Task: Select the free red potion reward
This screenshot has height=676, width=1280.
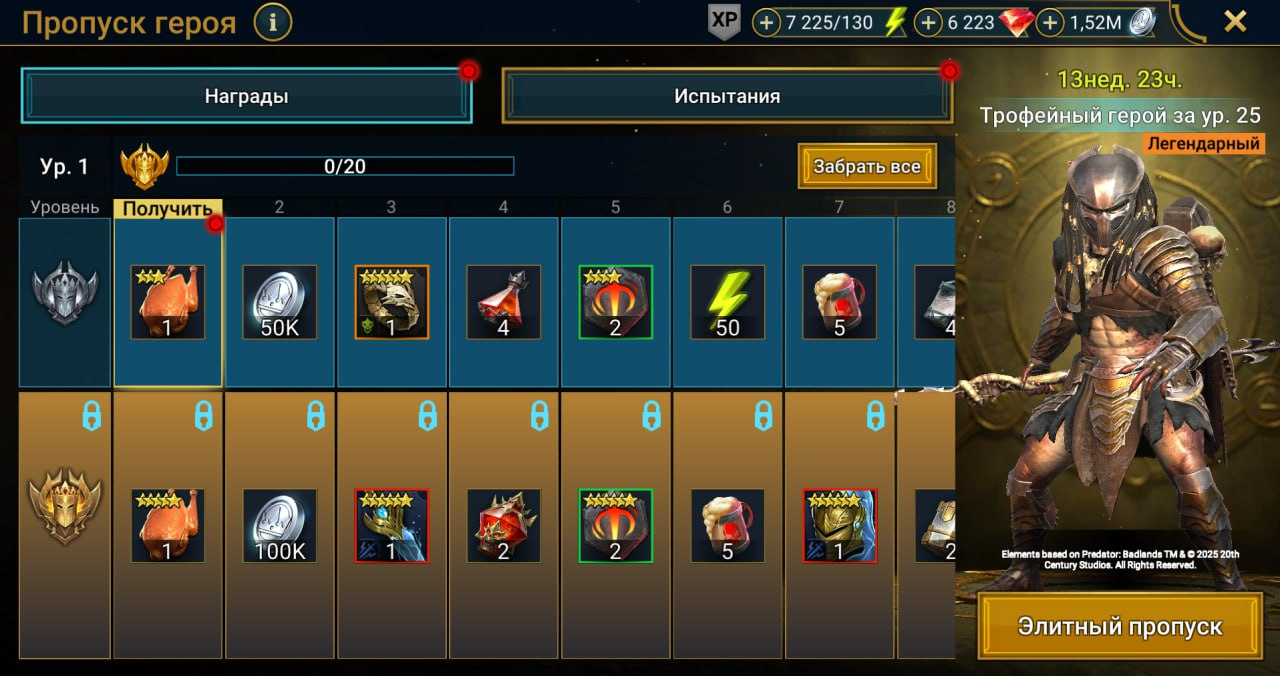Action: [504, 302]
